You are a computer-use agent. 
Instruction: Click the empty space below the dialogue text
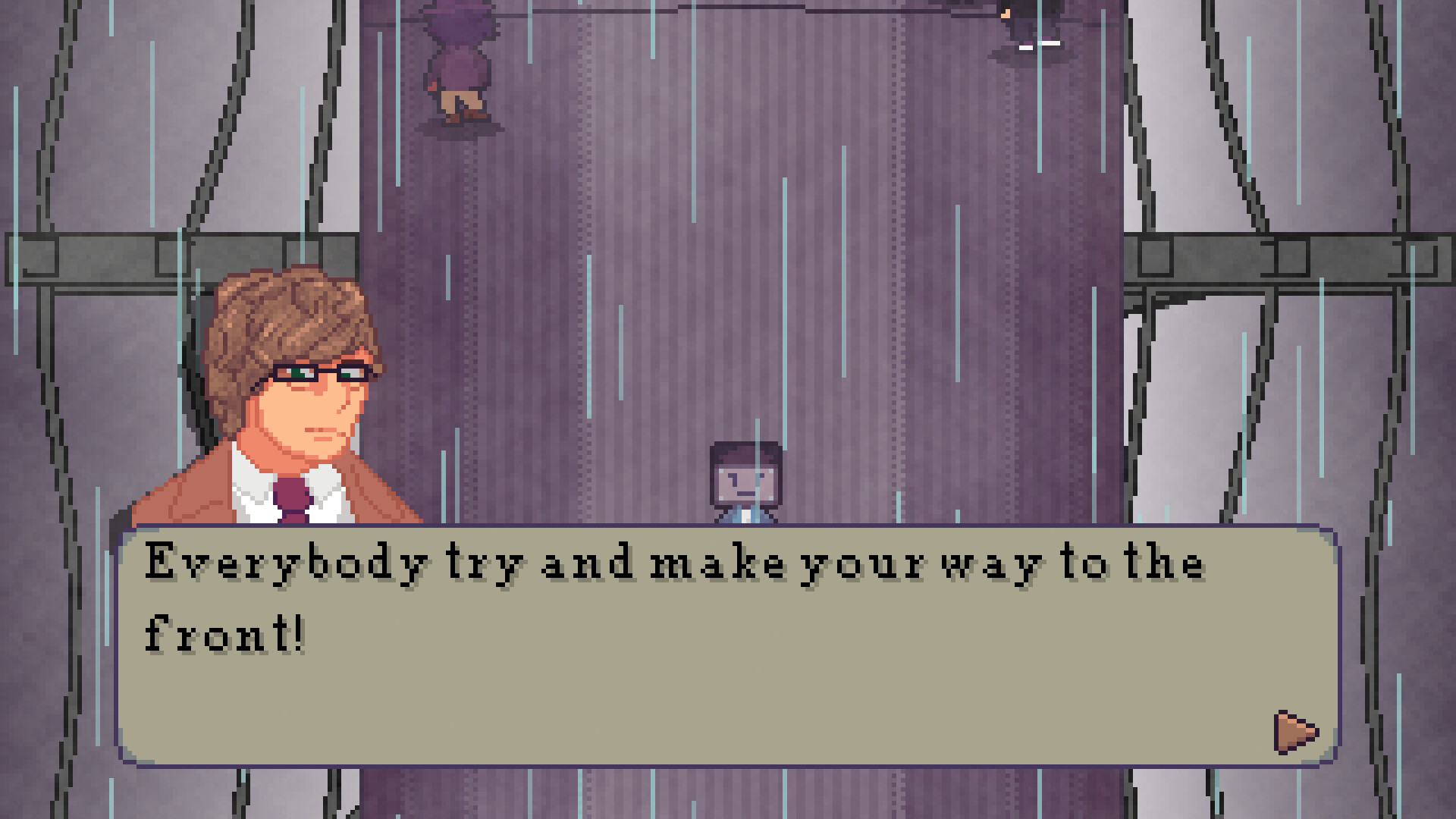(x=682, y=698)
